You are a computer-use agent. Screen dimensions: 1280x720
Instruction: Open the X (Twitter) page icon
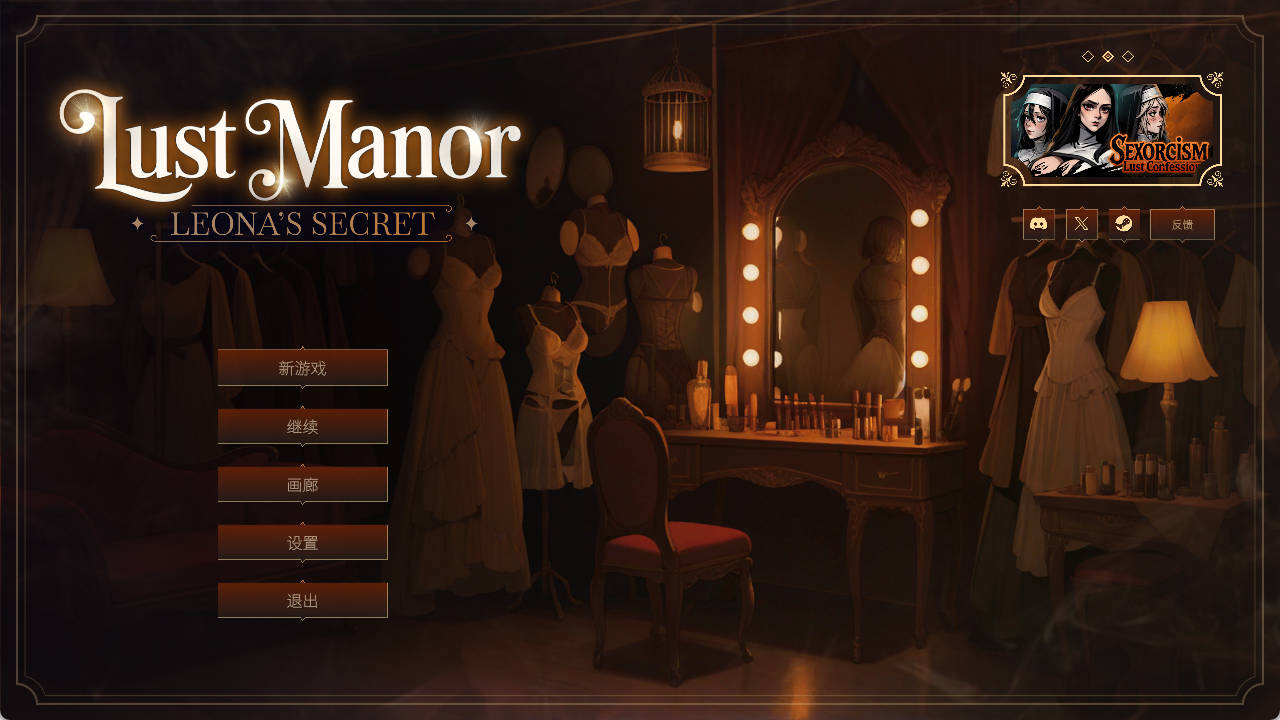1079,224
